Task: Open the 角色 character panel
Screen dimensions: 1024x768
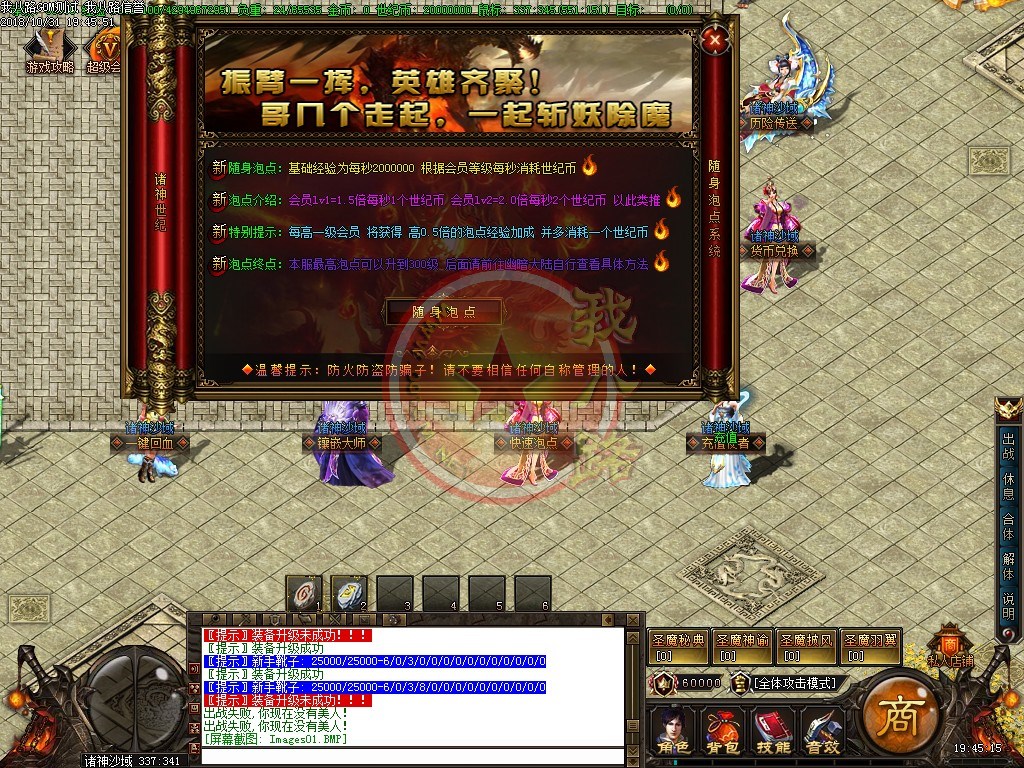Action: [673, 730]
